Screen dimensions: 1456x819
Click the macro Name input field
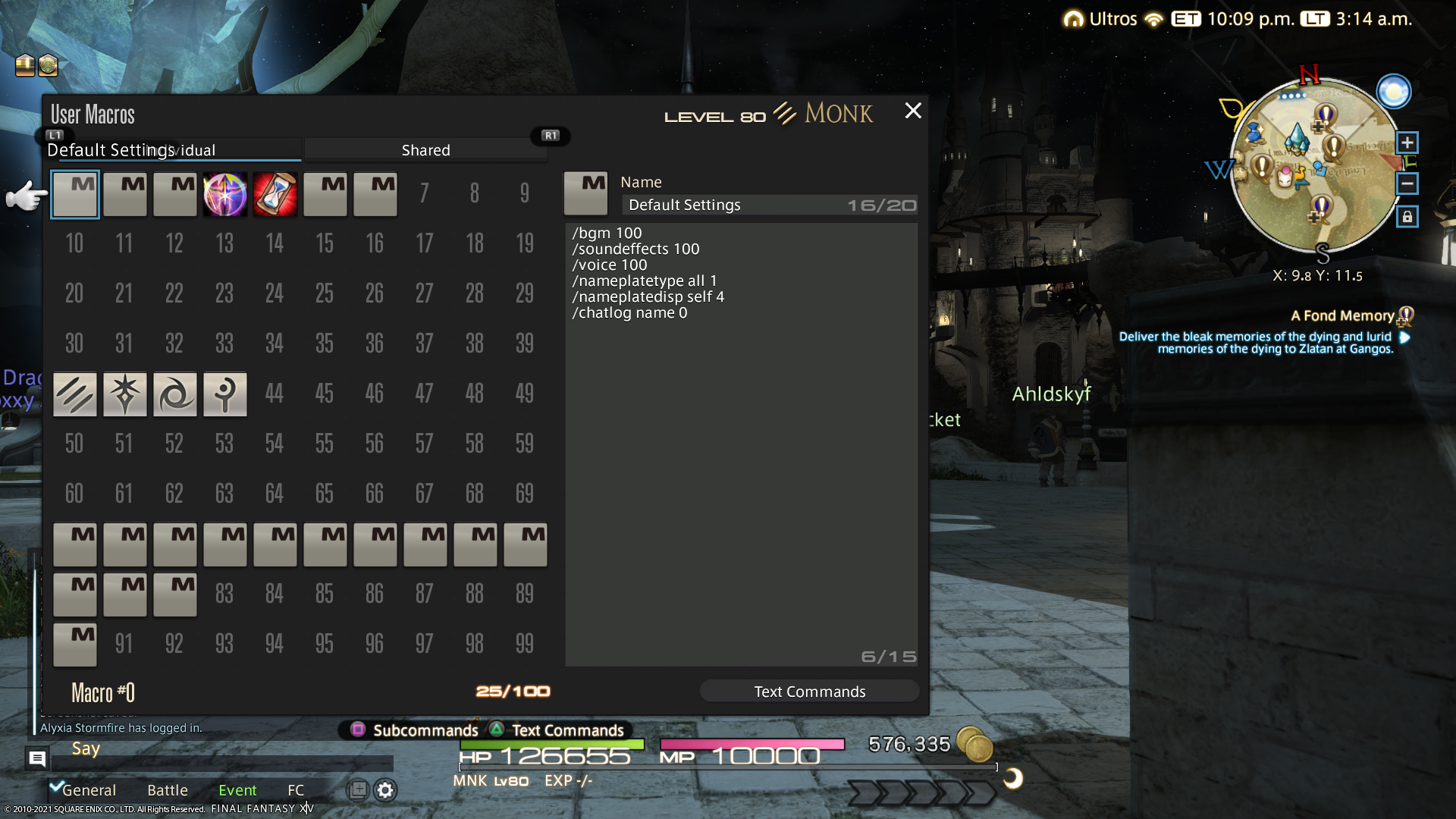coord(768,205)
